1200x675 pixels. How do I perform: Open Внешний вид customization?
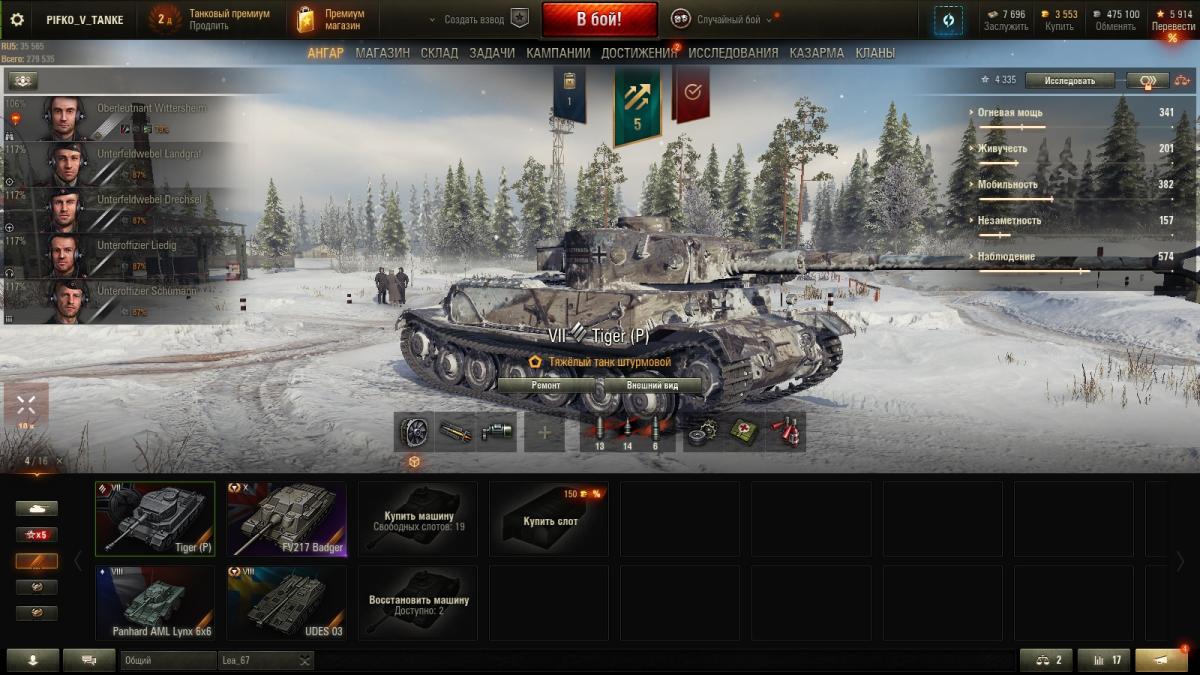tap(652, 385)
